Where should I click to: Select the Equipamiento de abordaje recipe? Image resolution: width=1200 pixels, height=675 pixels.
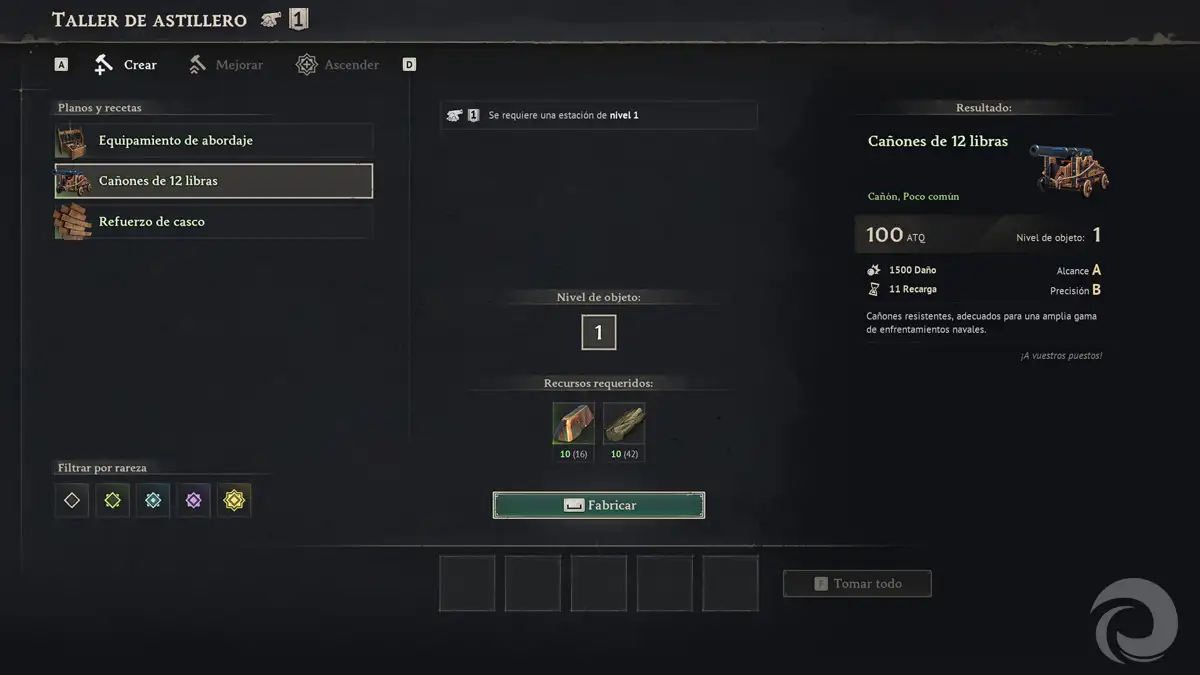tap(213, 141)
